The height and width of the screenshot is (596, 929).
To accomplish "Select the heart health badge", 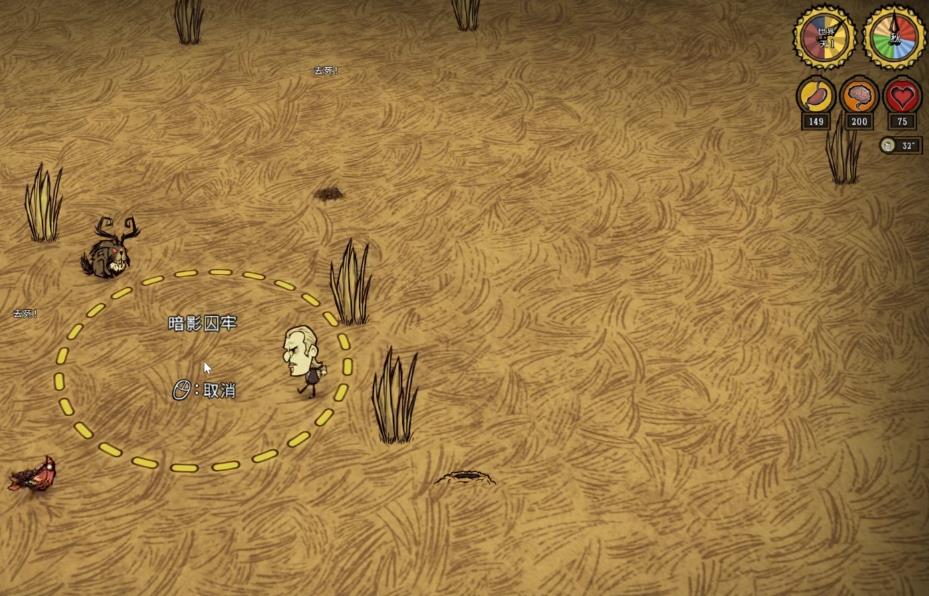I will pyautogui.click(x=902, y=96).
